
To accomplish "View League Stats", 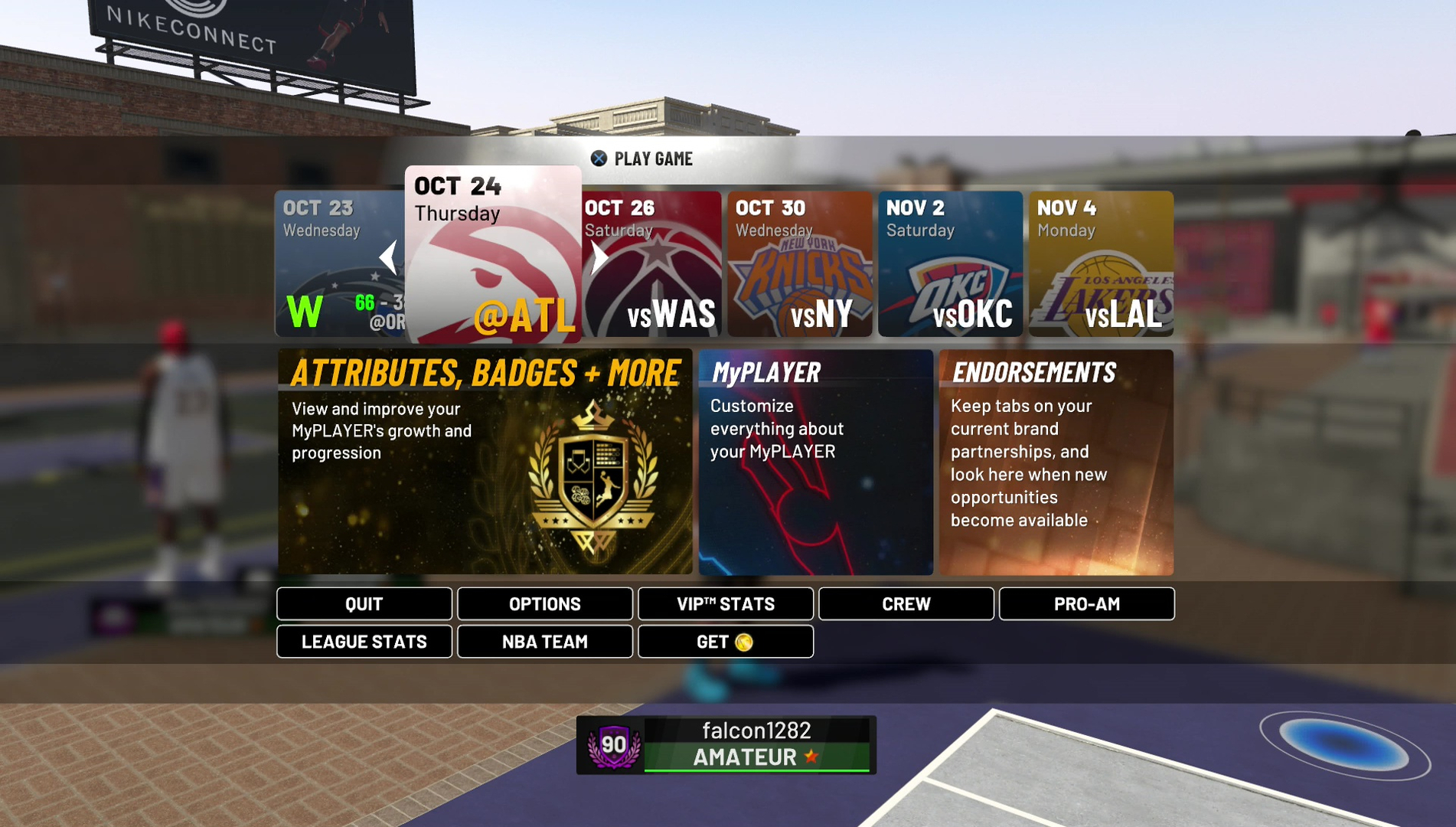I will coord(364,642).
